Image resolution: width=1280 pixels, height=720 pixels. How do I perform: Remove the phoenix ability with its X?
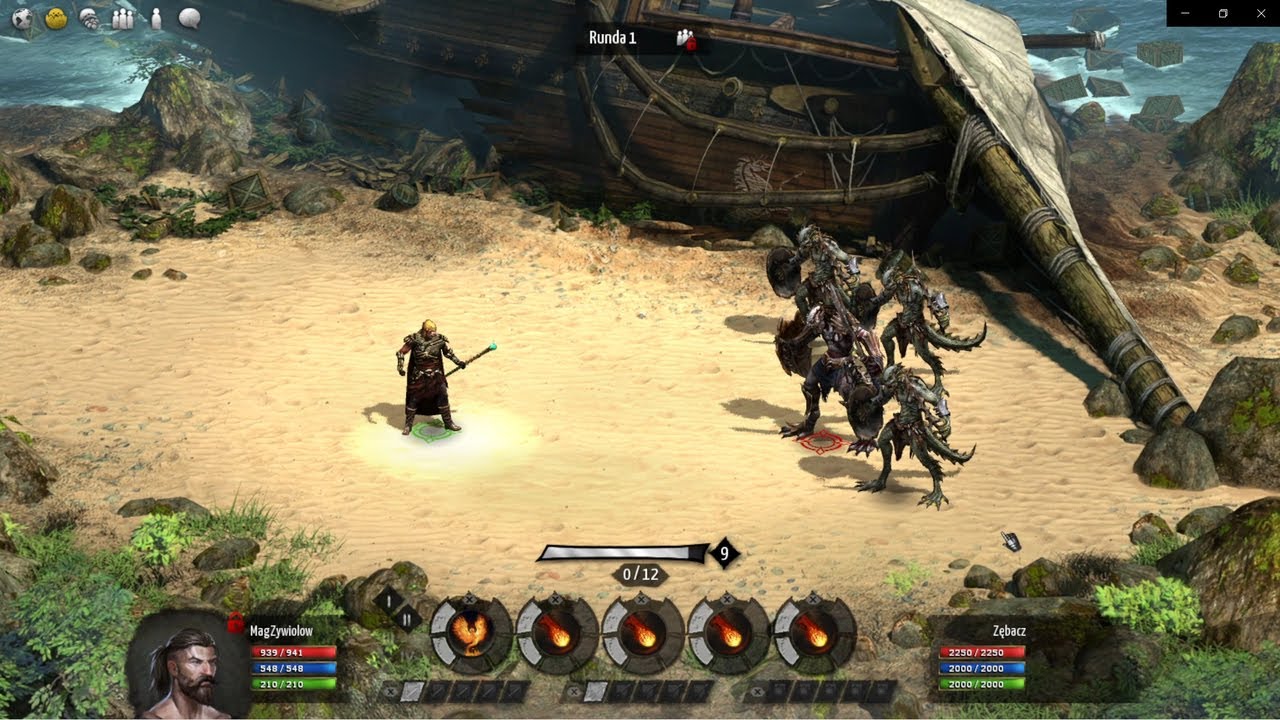pyautogui.click(x=471, y=597)
